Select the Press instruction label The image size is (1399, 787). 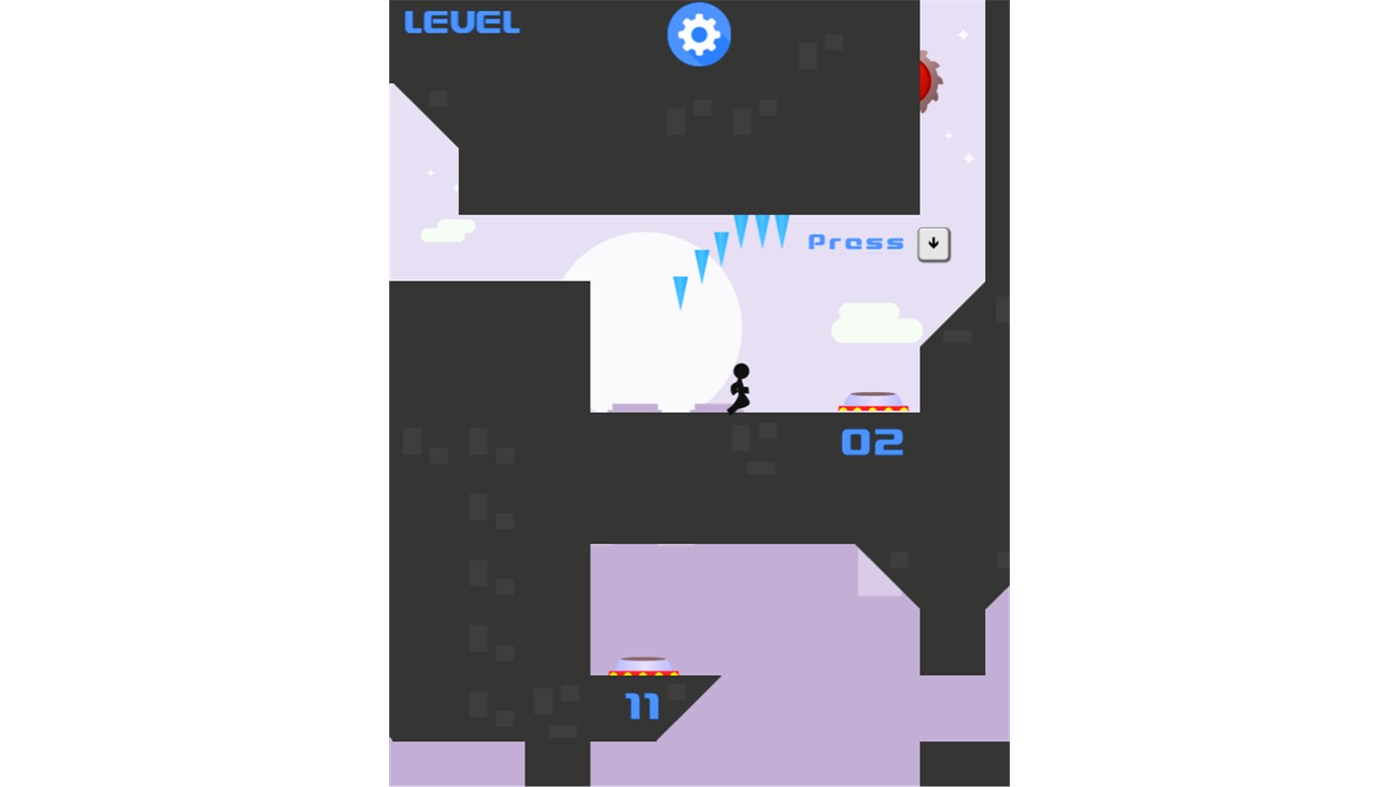pyautogui.click(x=856, y=242)
